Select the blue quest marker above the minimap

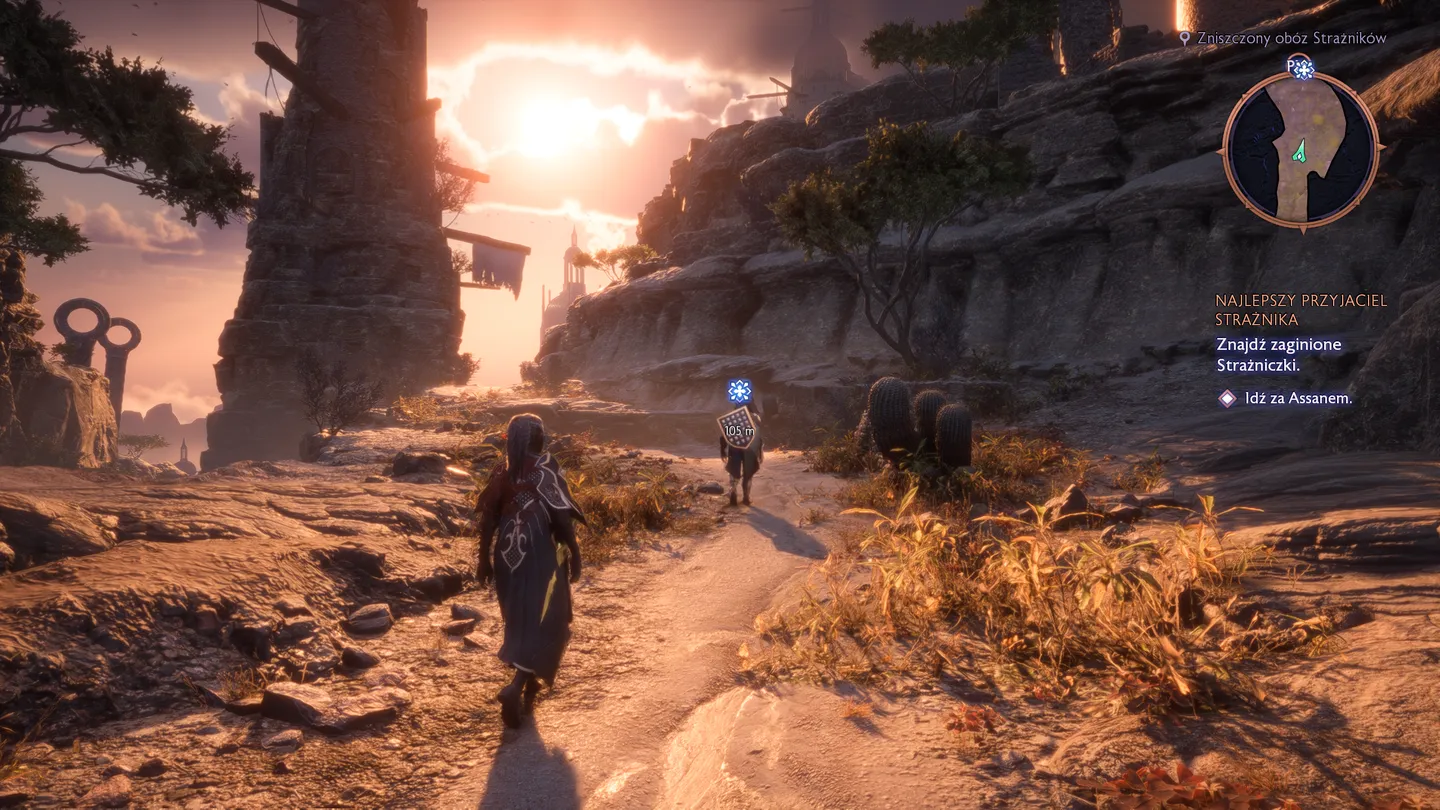click(x=1302, y=68)
